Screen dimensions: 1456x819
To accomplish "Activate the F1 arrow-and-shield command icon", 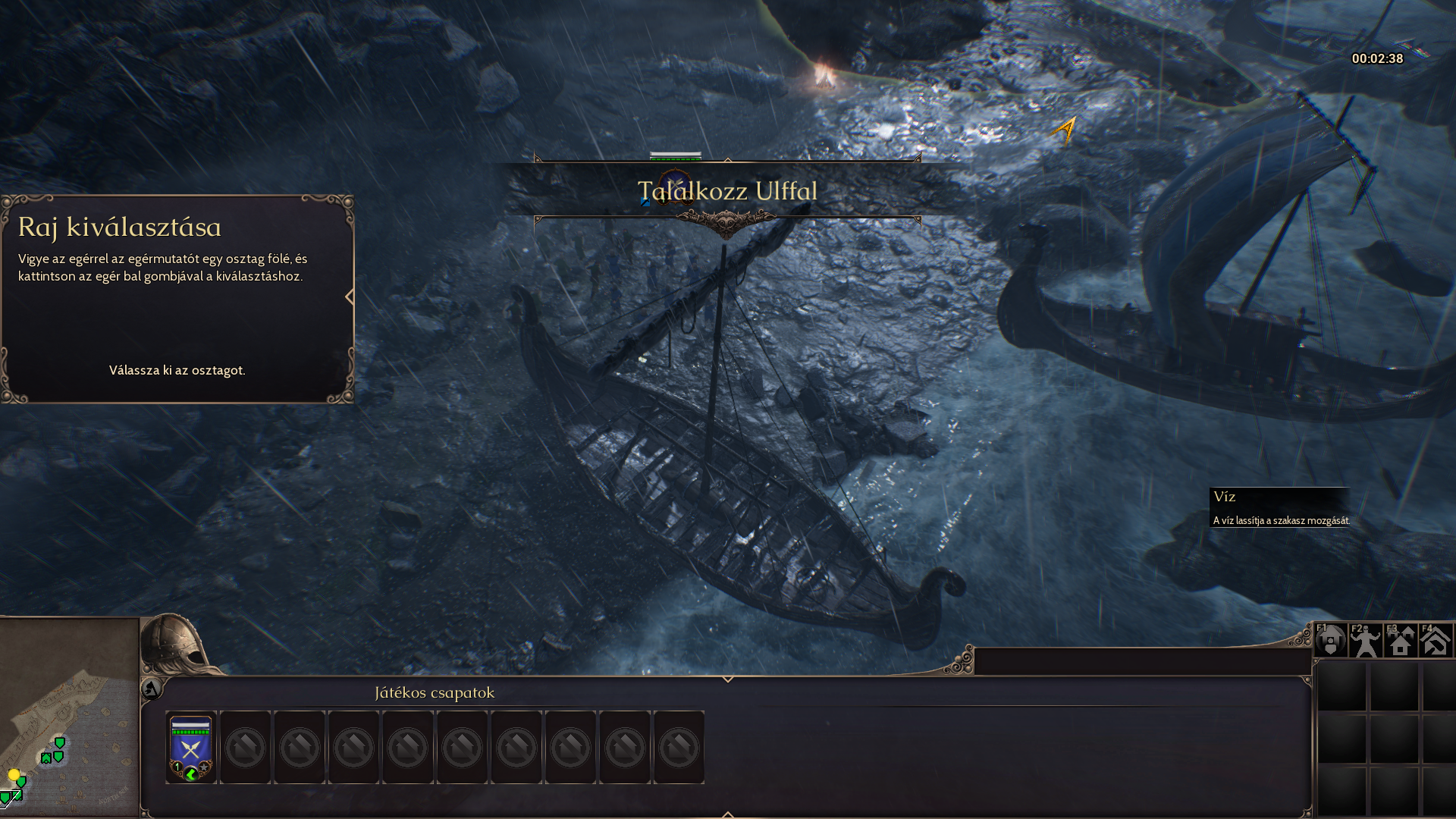I will click(x=1330, y=642).
